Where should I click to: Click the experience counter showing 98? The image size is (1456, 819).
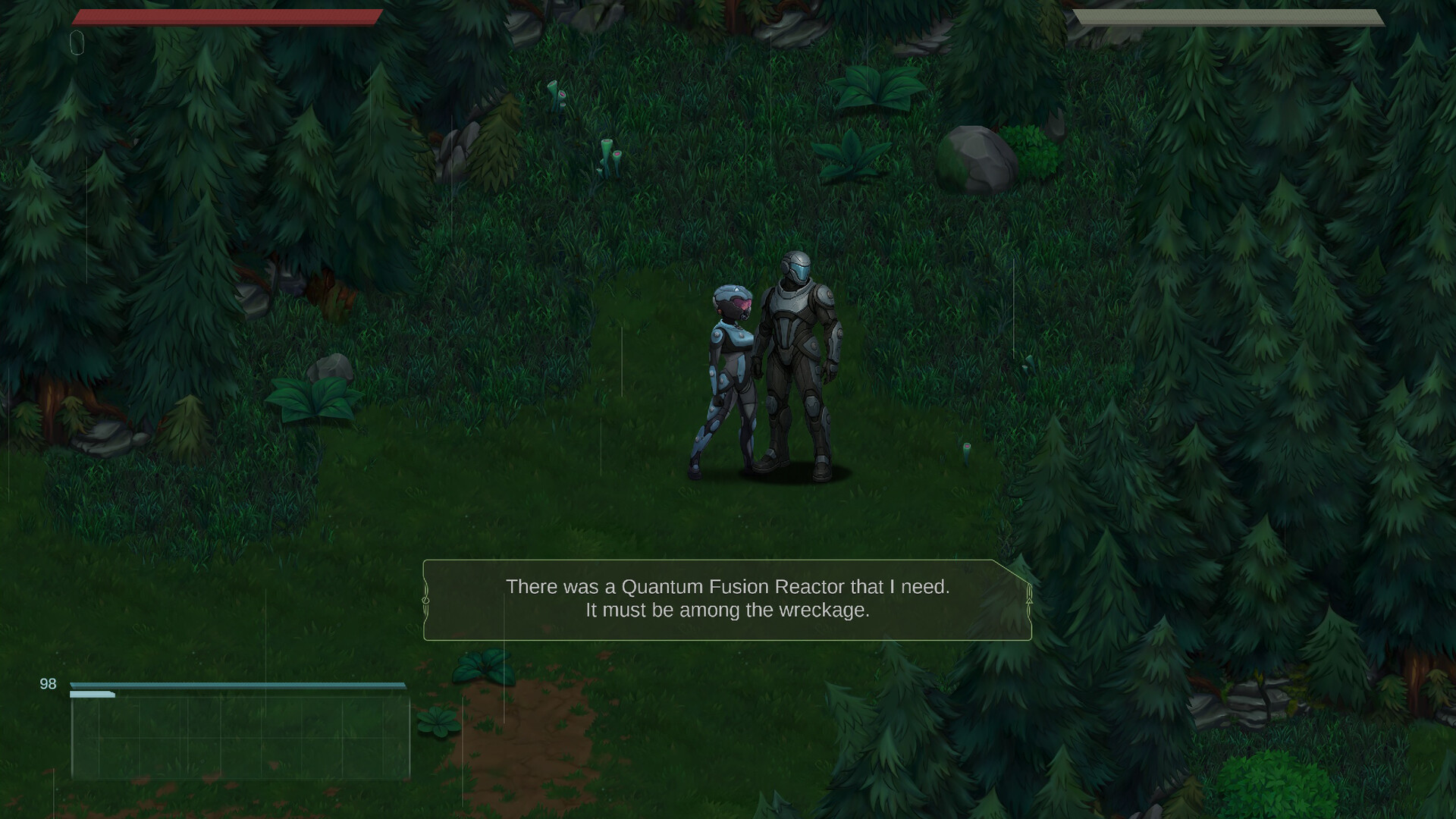point(47,683)
